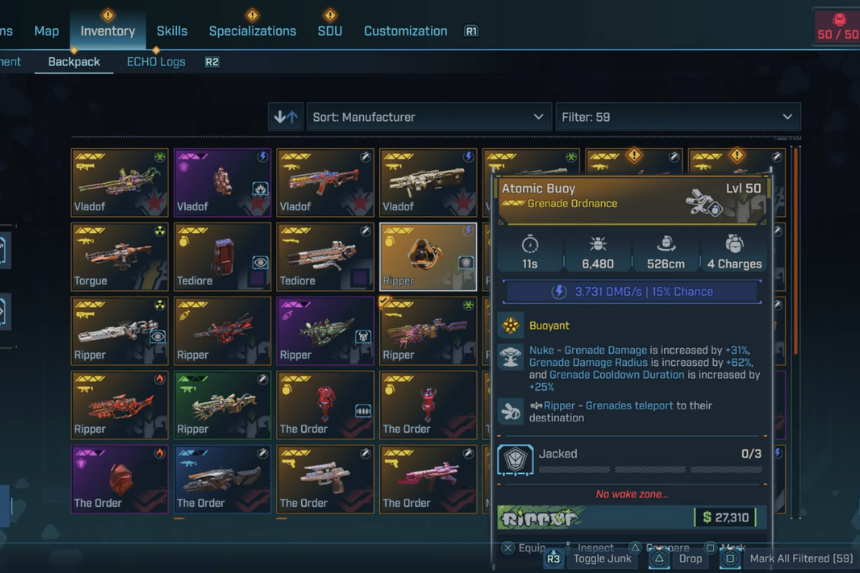
Task: Pick the green-rarity Ripper gun slot
Action: (223, 404)
